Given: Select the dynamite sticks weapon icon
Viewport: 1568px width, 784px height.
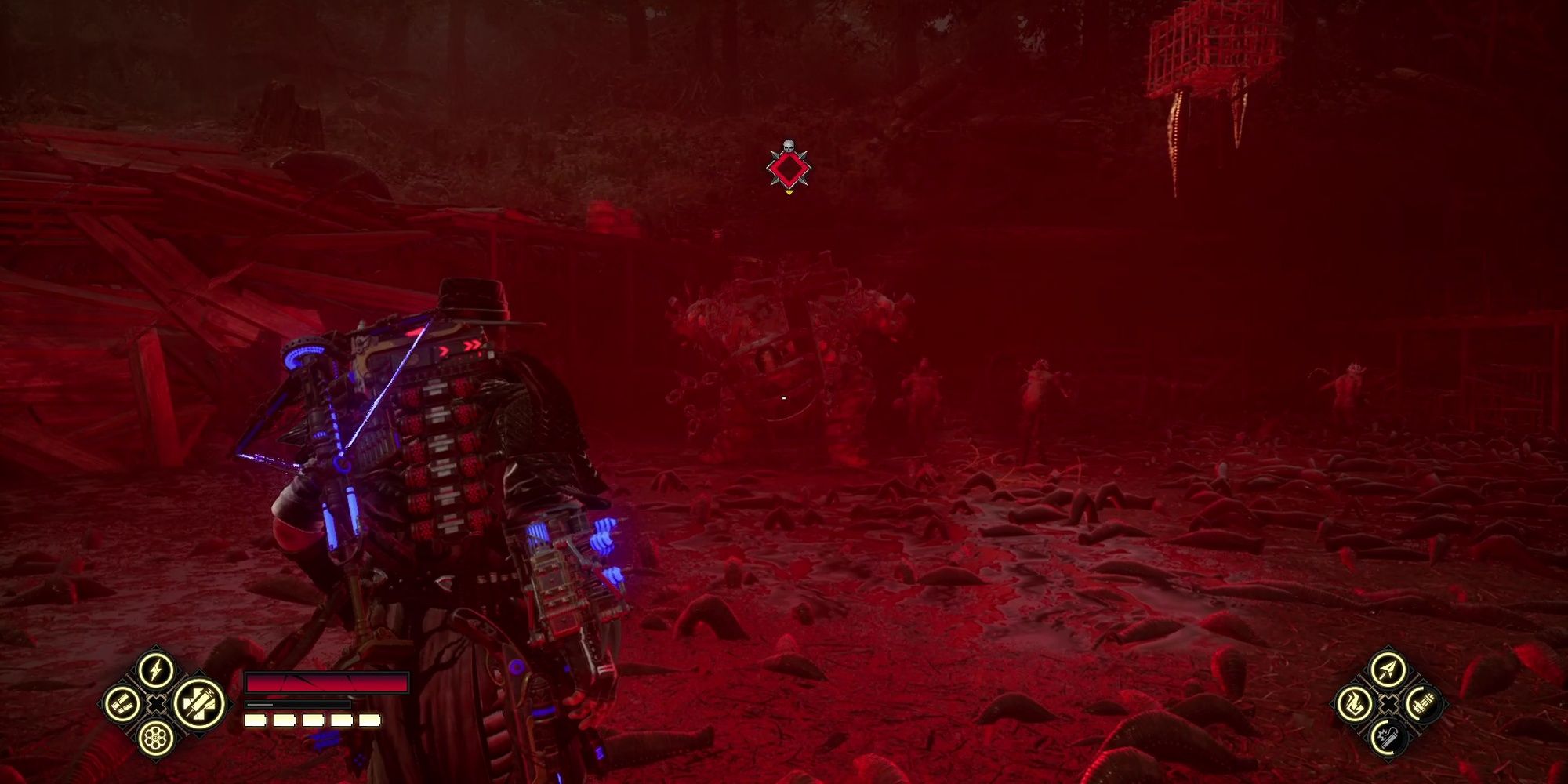Looking at the screenshot, I should [x=121, y=705].
